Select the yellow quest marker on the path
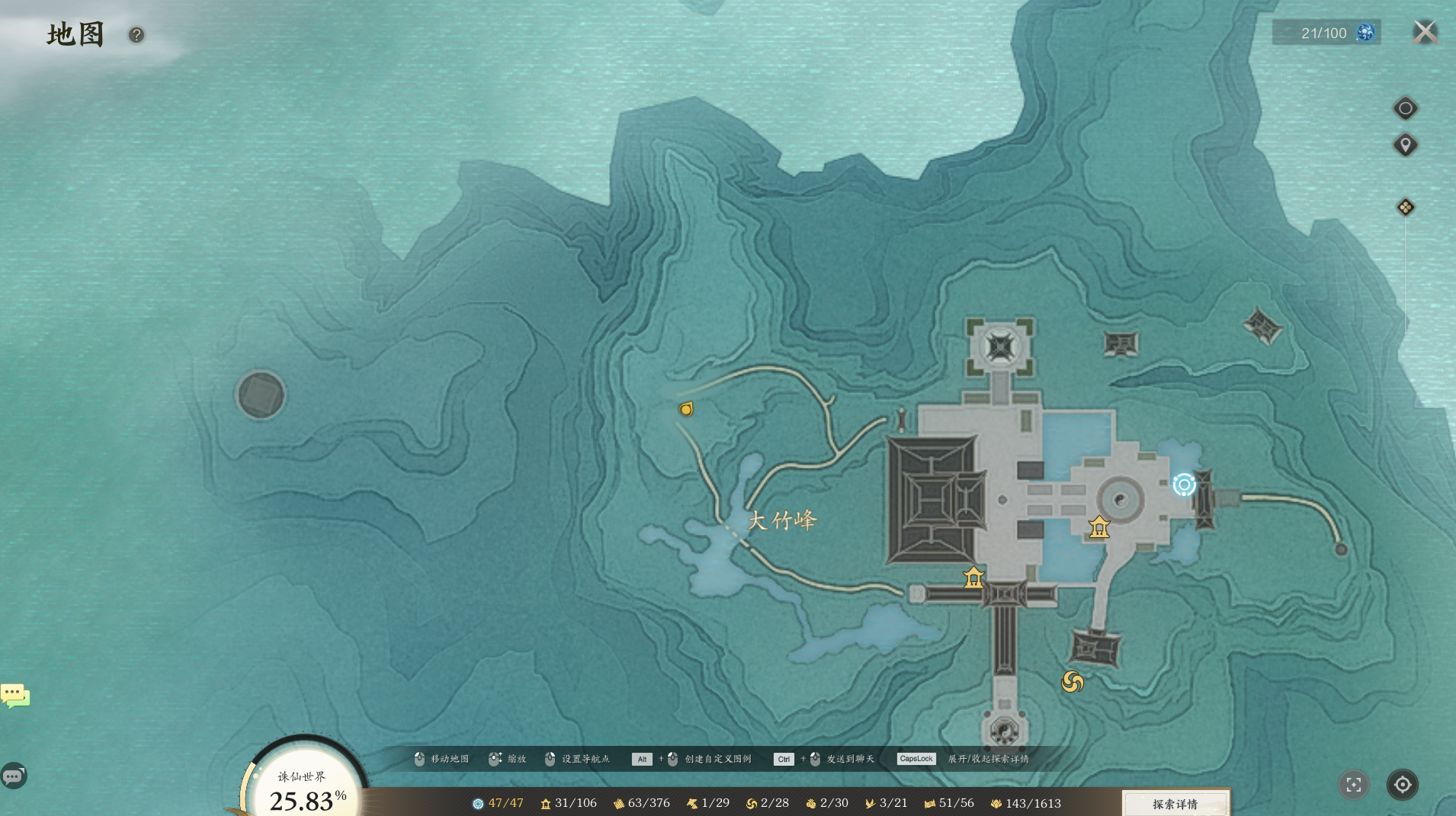1456x816 pixels. click(x=686, y=409)
